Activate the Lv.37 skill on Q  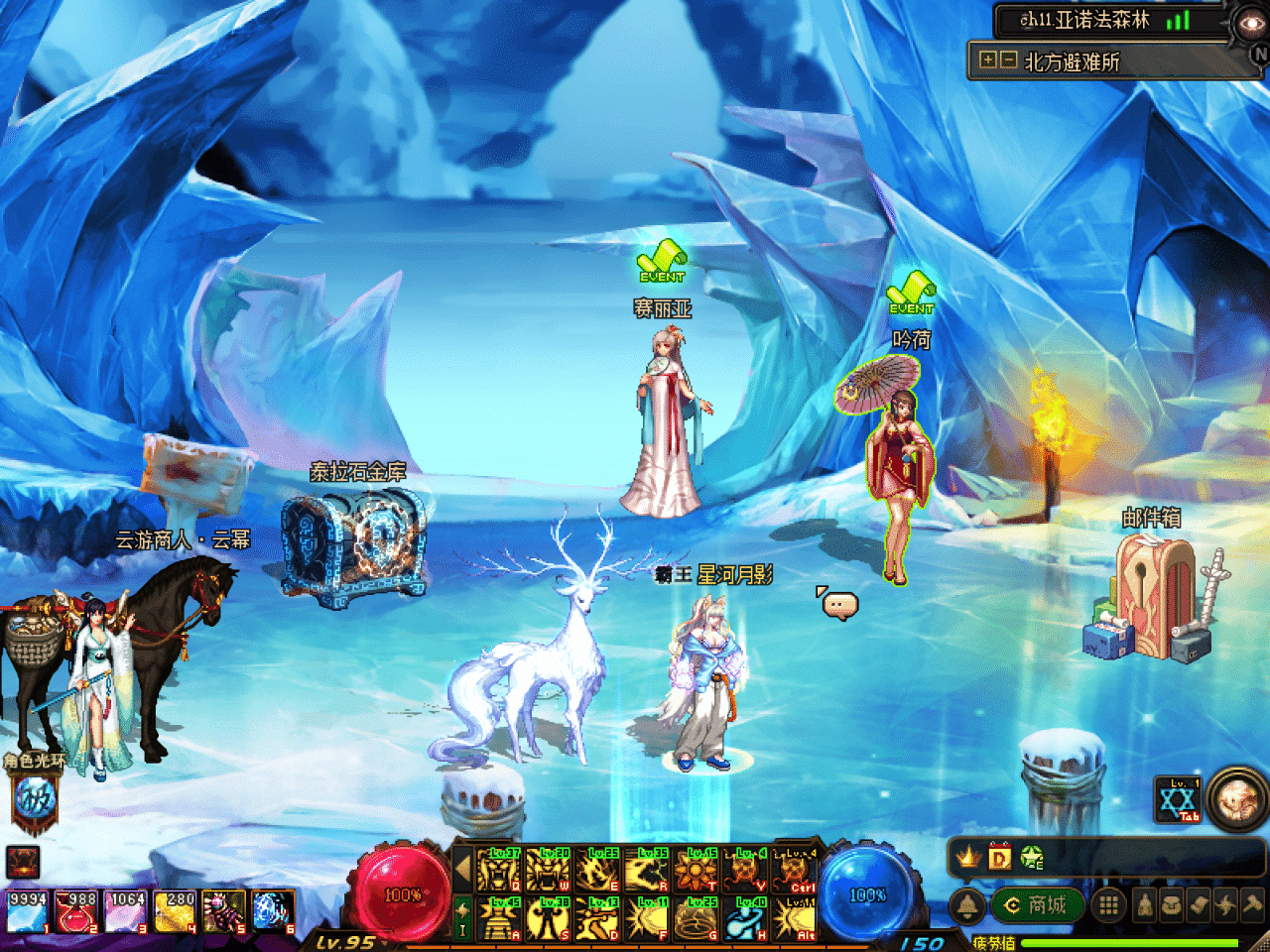(499, 870)
